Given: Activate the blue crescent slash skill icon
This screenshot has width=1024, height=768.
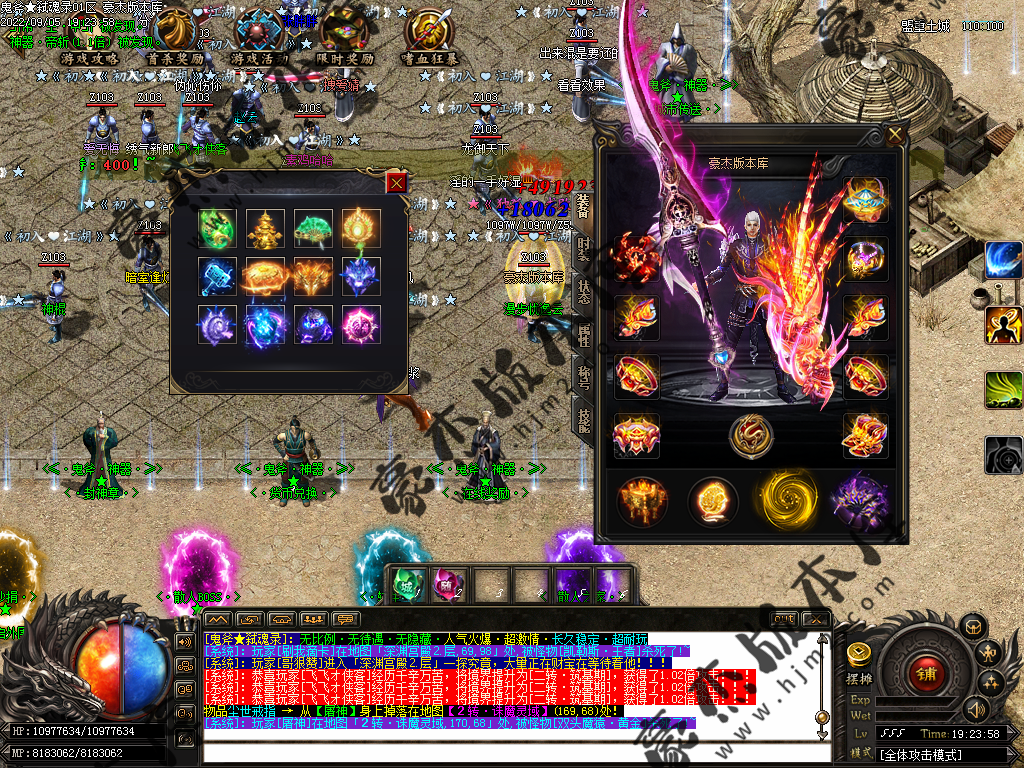Looking at the screenshot, I should pyautogui.click(x=1003, y=260).
